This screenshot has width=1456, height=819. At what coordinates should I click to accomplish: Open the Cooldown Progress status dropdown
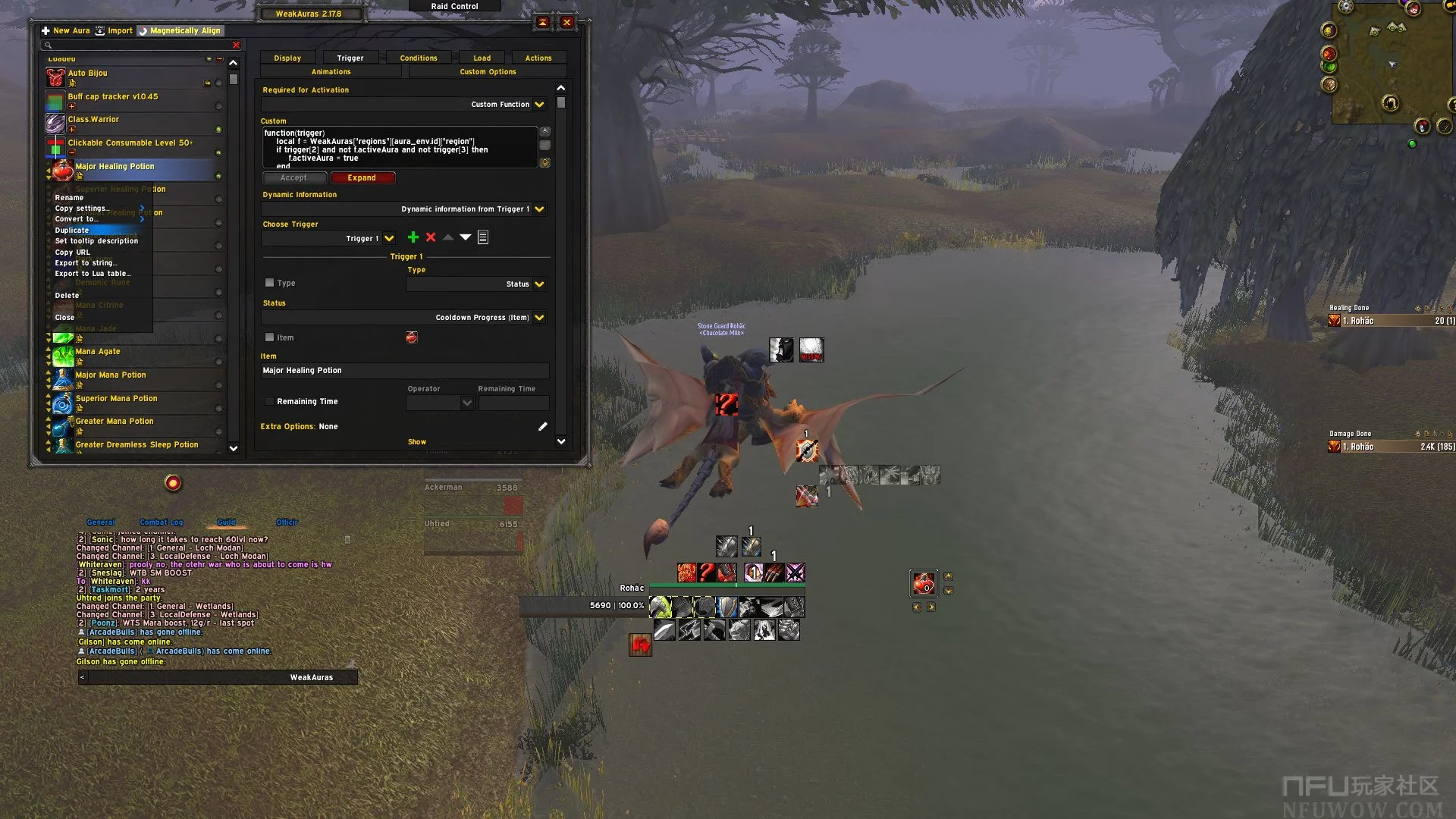539,318
